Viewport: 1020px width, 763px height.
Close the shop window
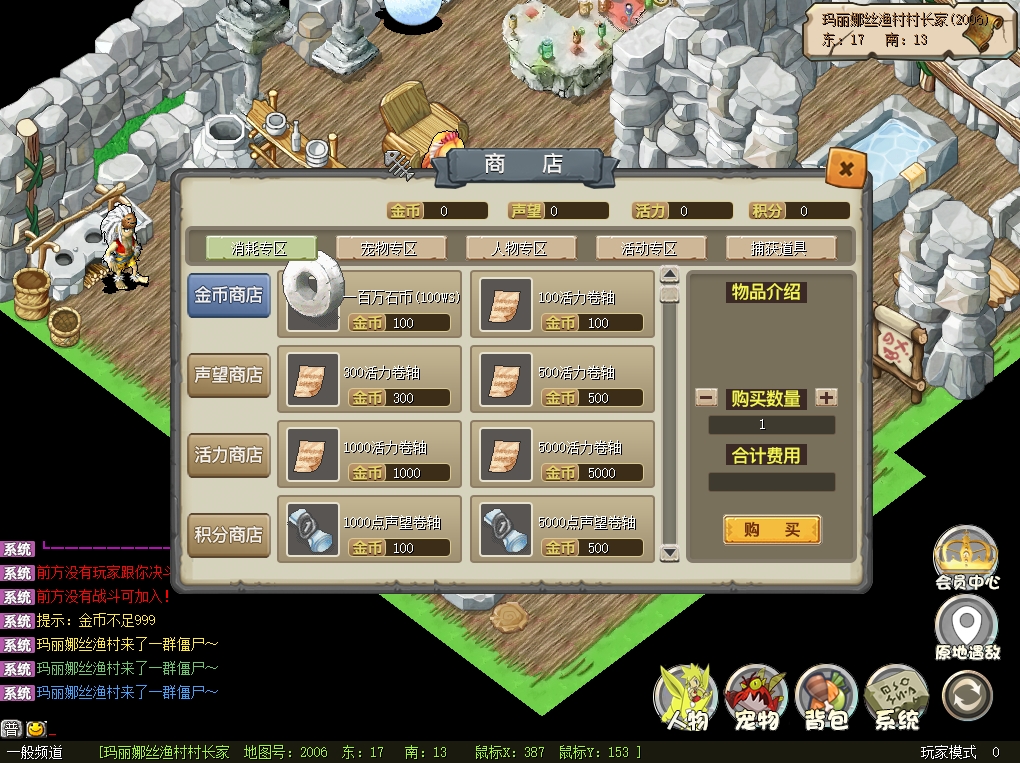(846, 169)
